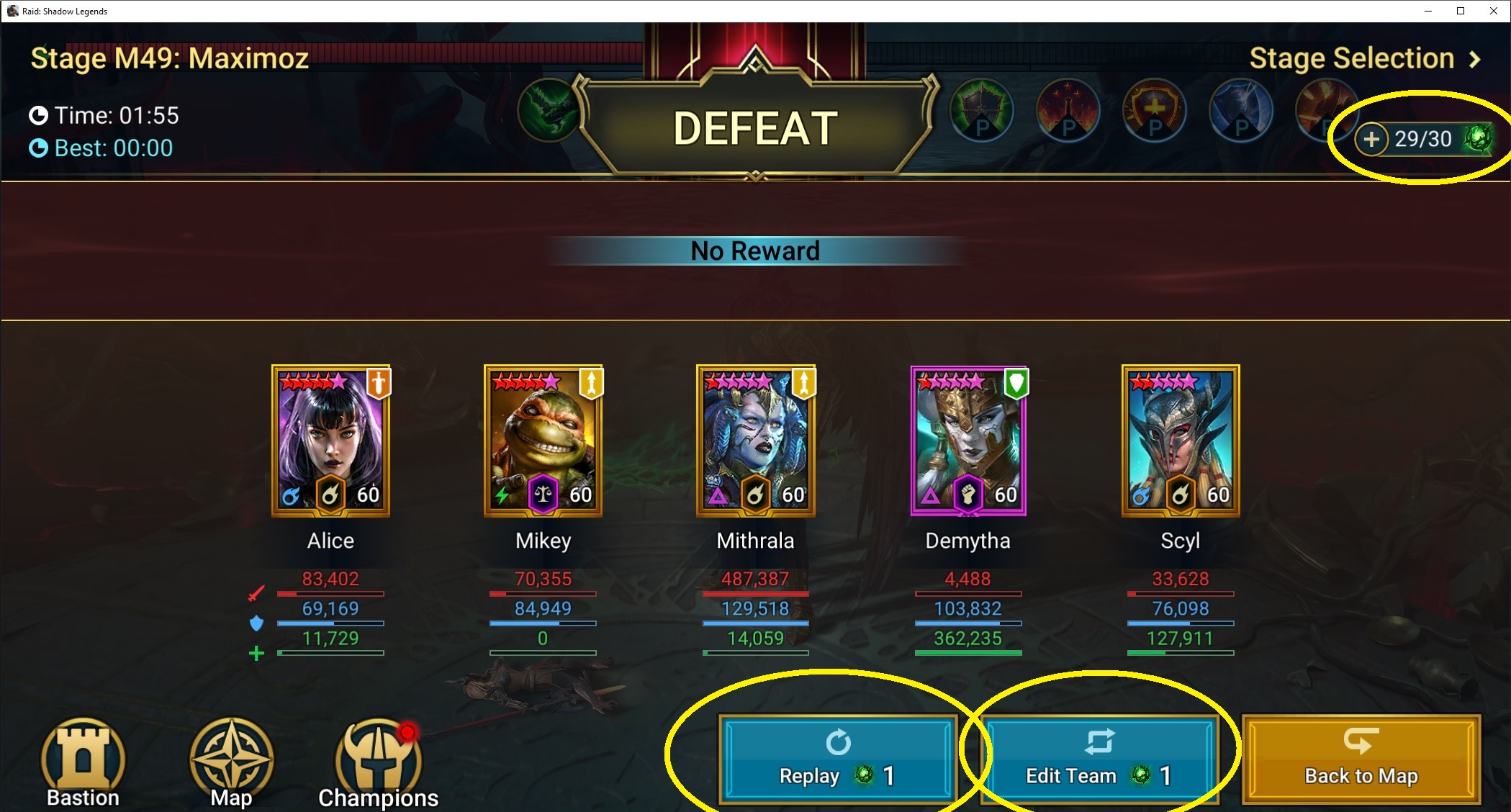Close the Raid: Shadow Legends window
Screen dimensions: 1511x812
pos(1493,11)
